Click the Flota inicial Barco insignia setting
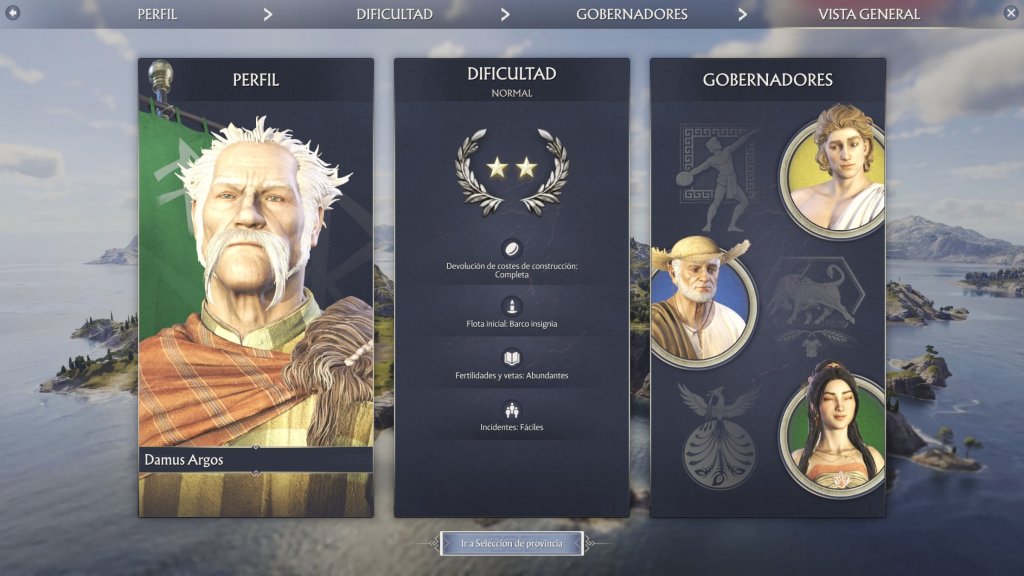This screenshot has width=1024, height=576. (511, 314)
